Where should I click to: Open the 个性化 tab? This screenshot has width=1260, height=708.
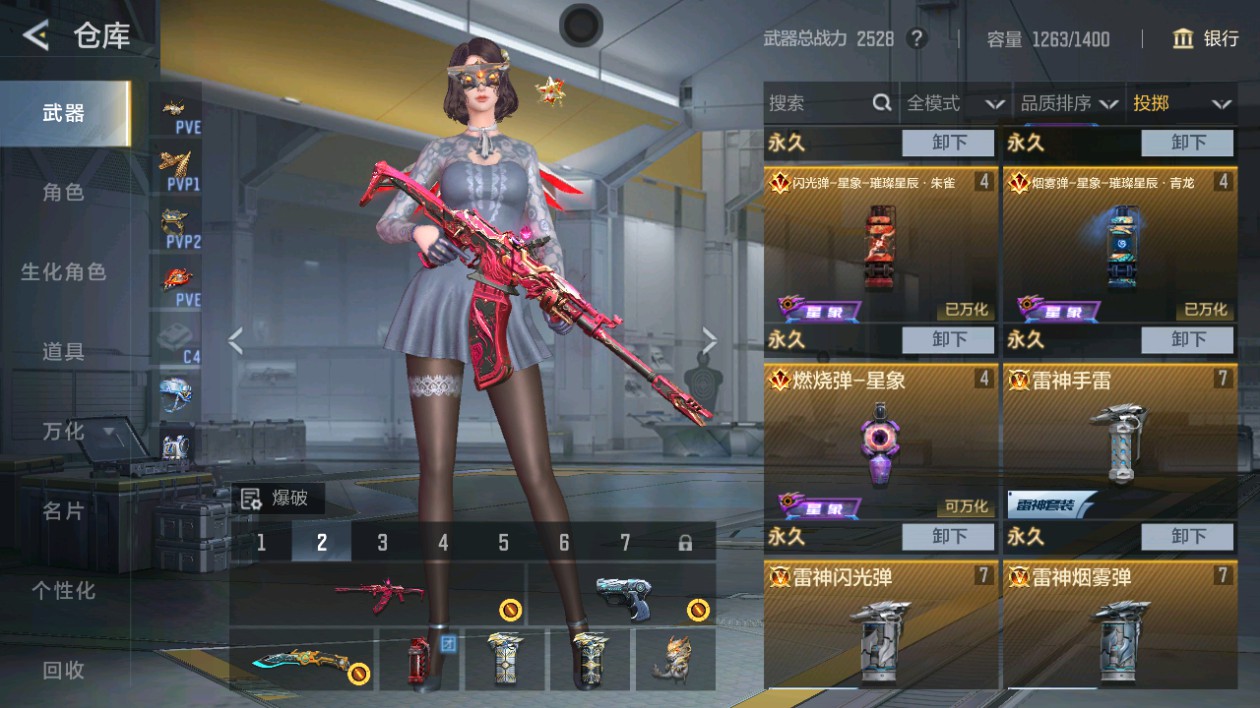(63, 591)
